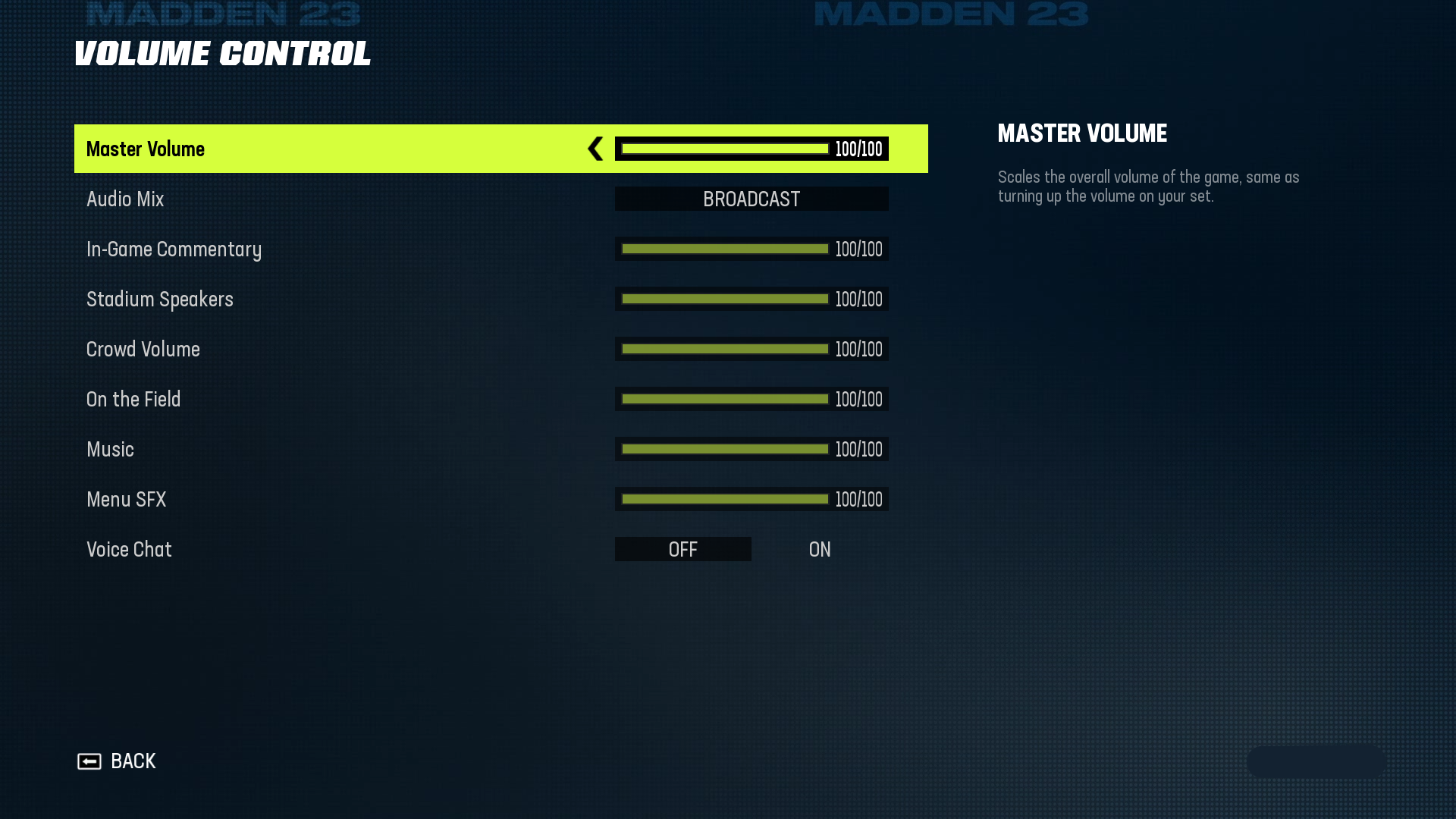The width and height of the screenshot is (1456, 819).
Task: Click the back arrow icon next to BACK
Action: click(91, 761)
